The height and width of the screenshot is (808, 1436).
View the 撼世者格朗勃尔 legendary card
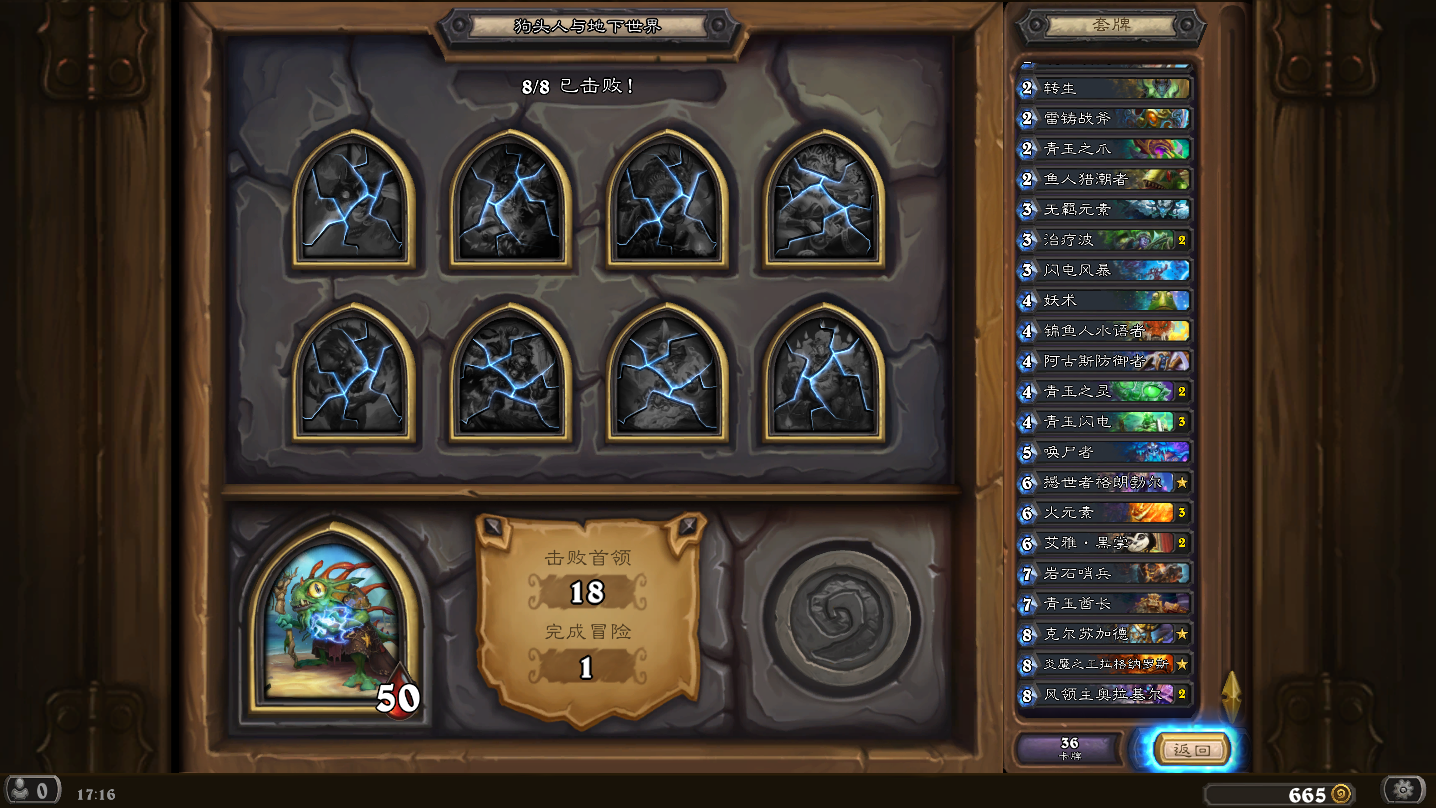coord(1104,482)
